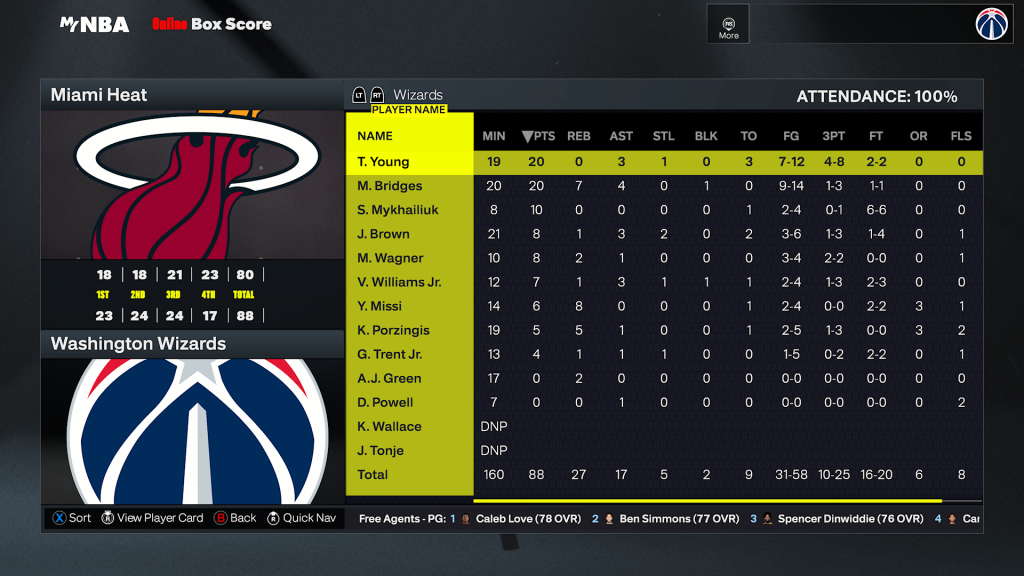1024x576 pixels.
Task: Pick the J. Tonje row
Action: click(x=382, y=450)
